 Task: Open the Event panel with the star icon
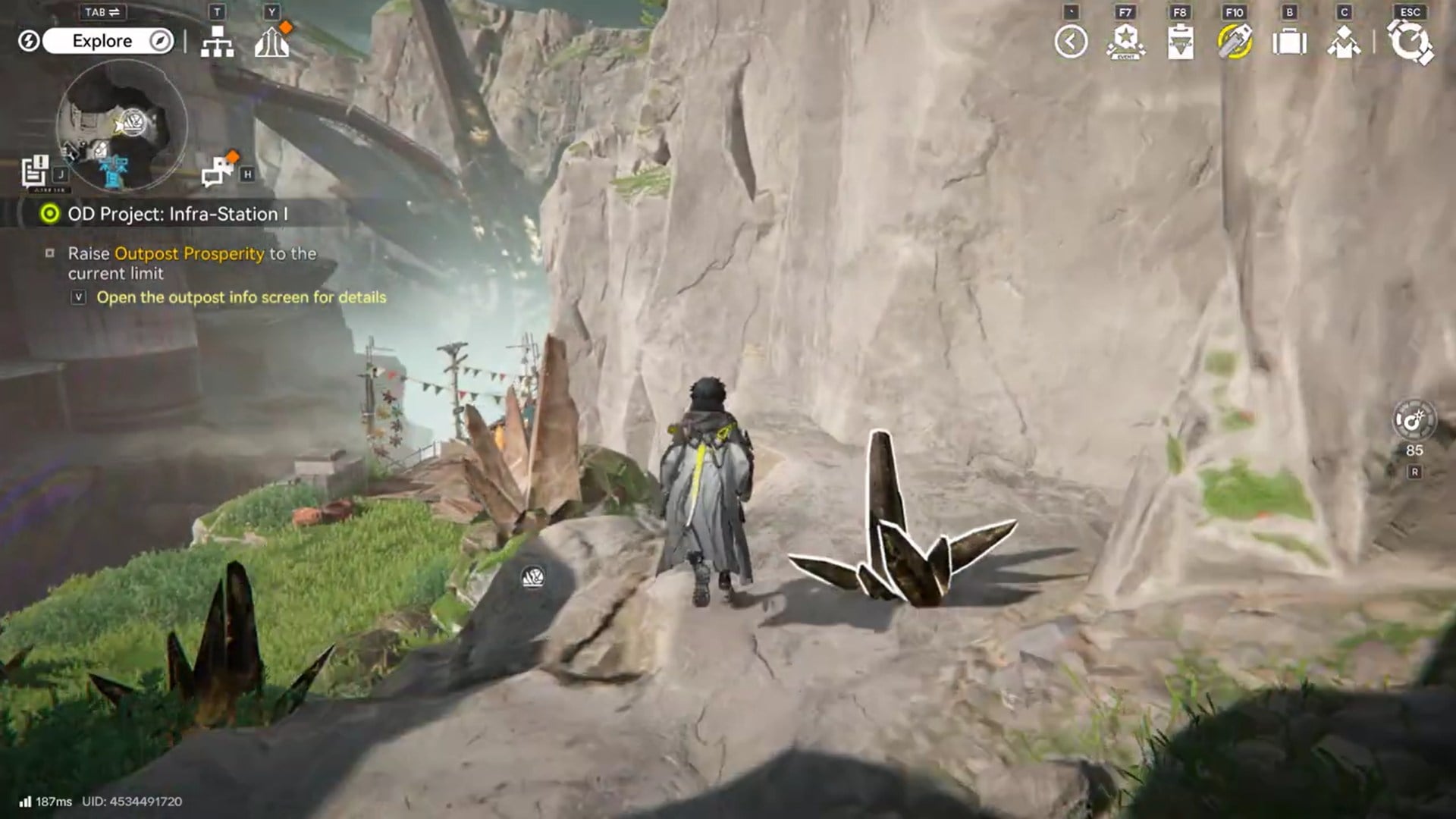(1125, 42)
